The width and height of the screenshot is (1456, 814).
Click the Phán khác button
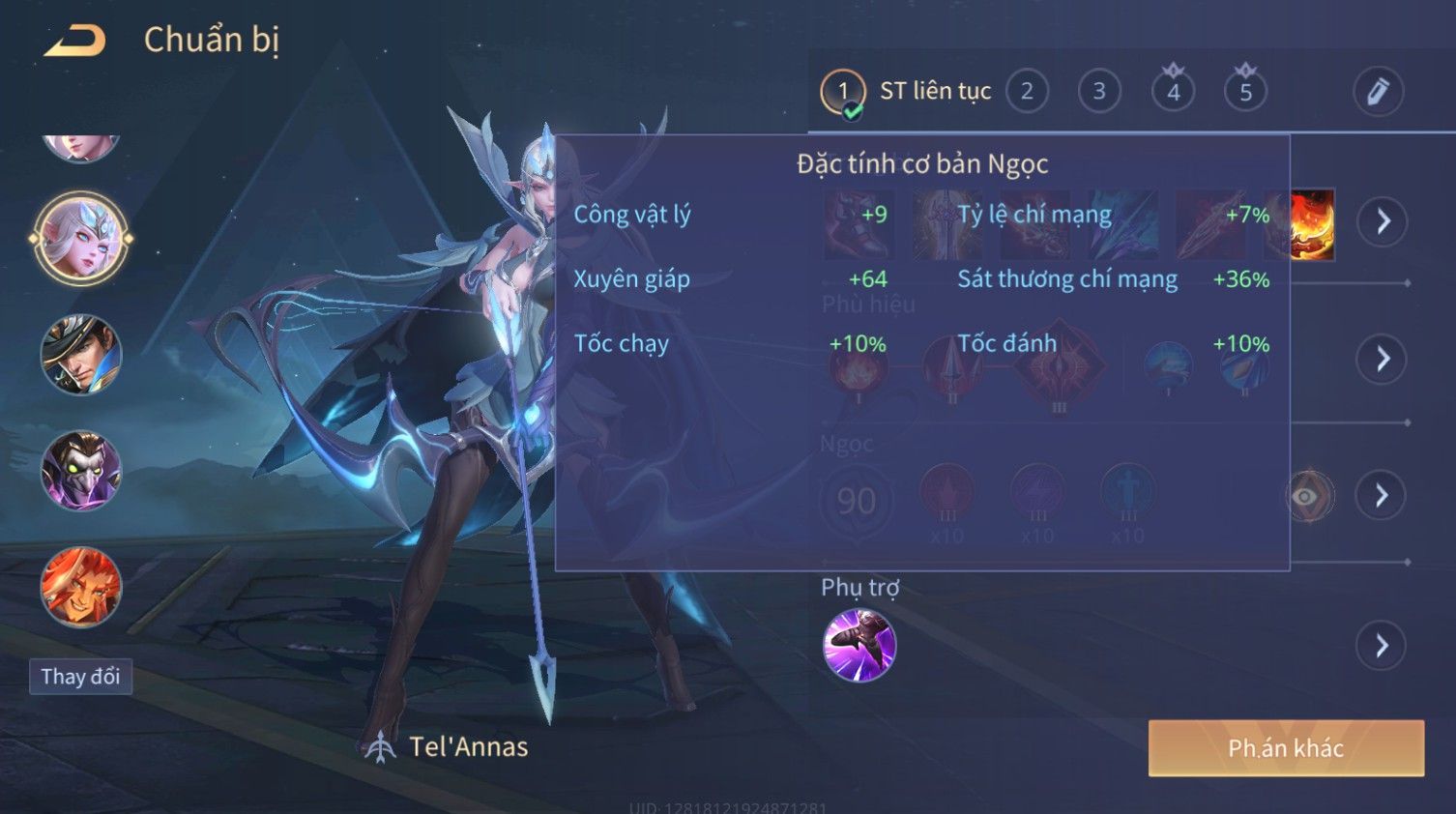pos(1286,748)
